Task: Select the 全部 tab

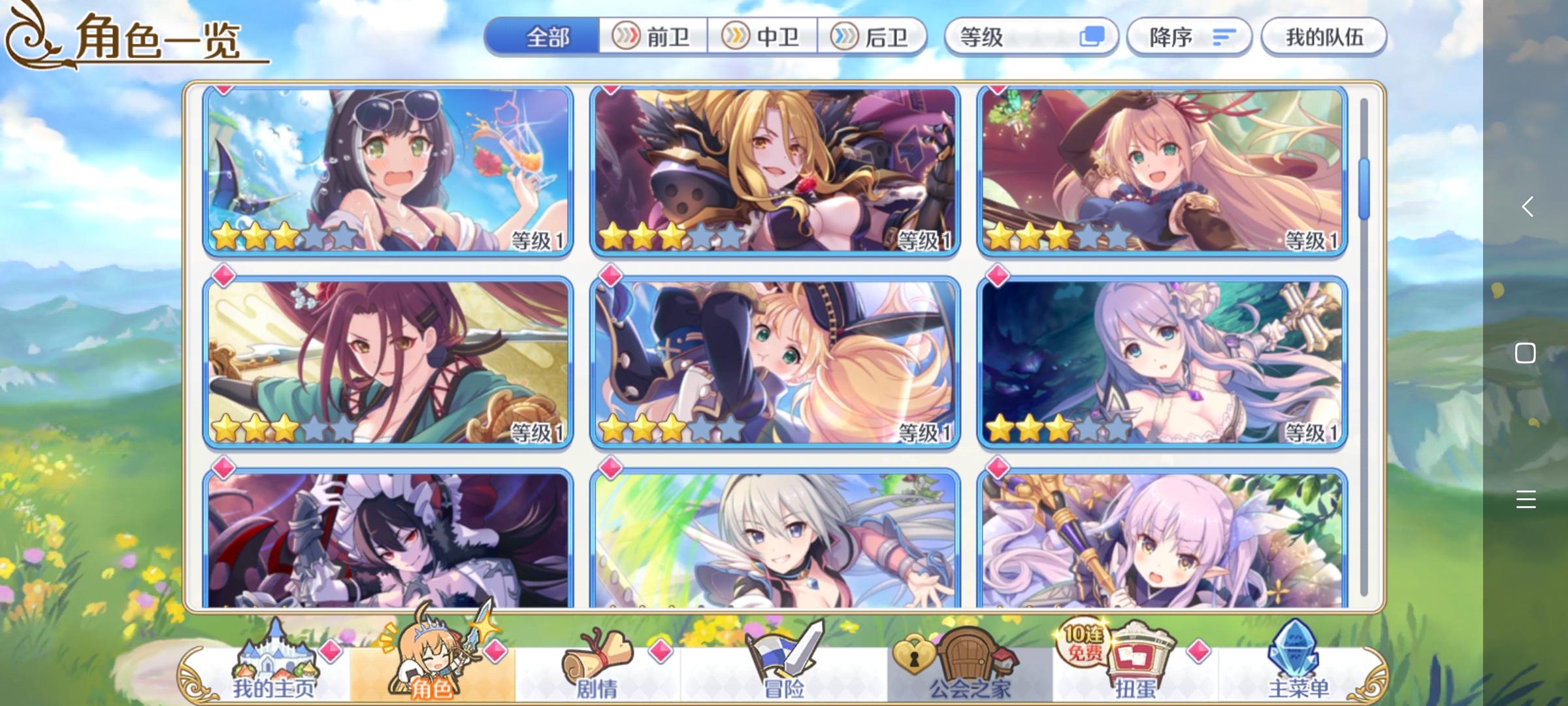Action: (547, 37)
